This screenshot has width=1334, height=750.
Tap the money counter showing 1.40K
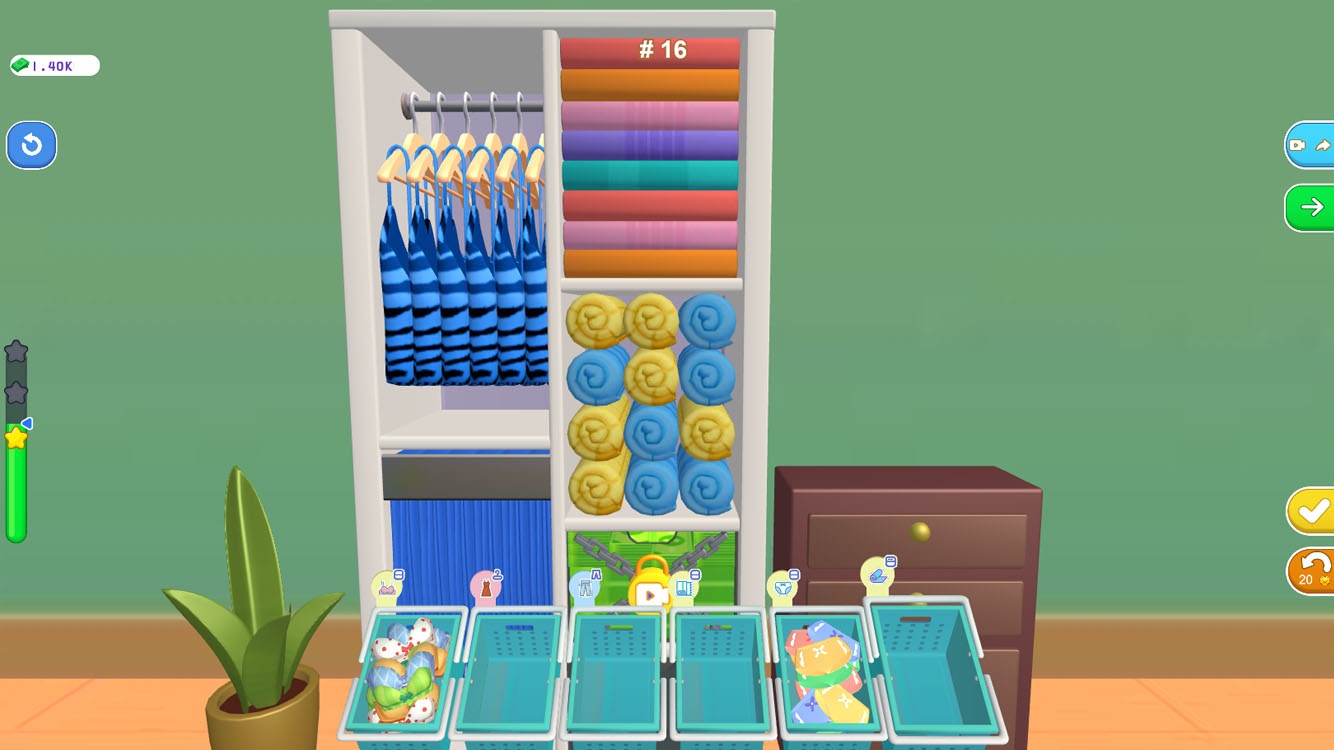pyautogui.click(x=52, y=65)
